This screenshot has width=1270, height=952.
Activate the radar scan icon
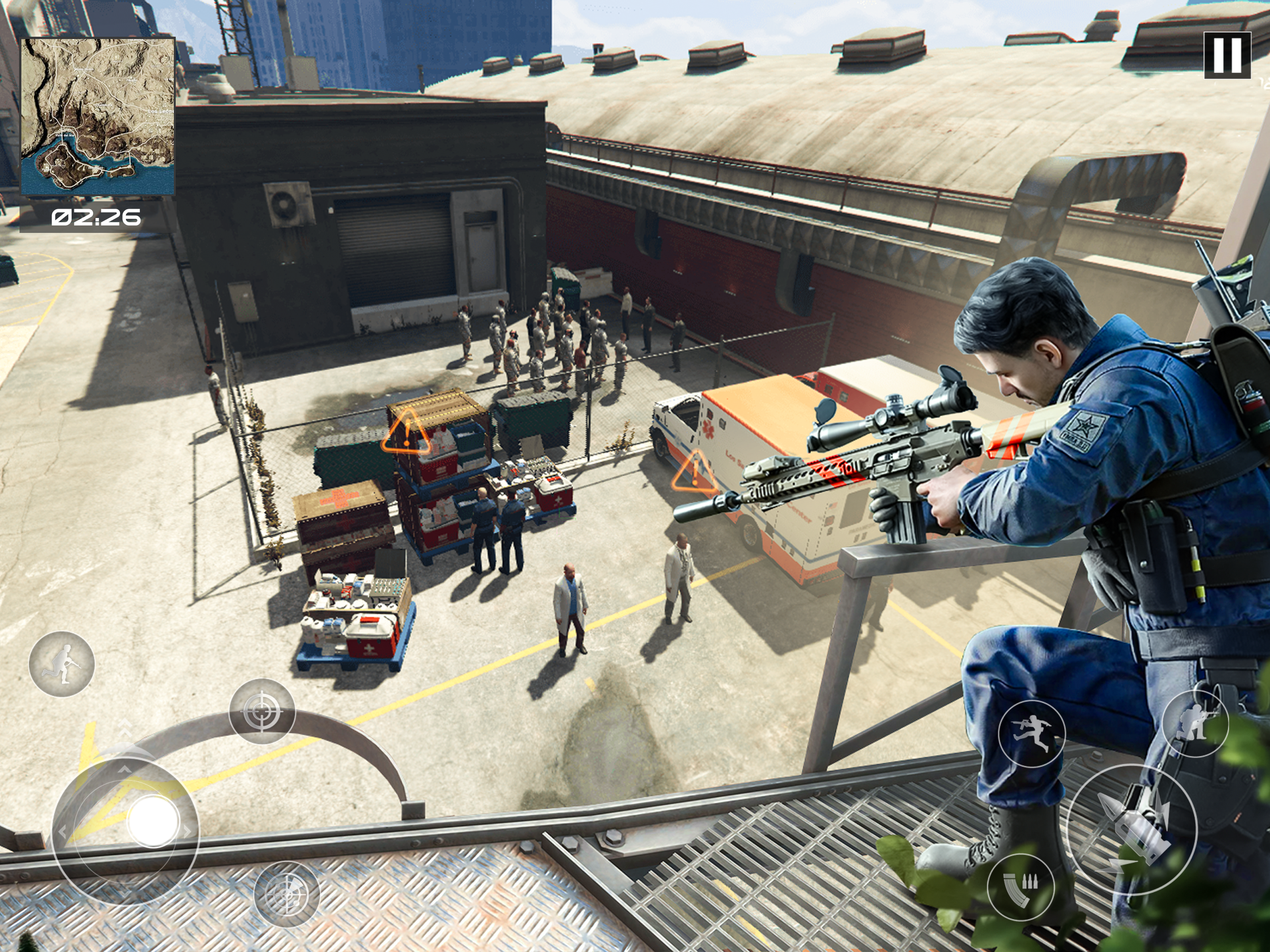(286, 894)
